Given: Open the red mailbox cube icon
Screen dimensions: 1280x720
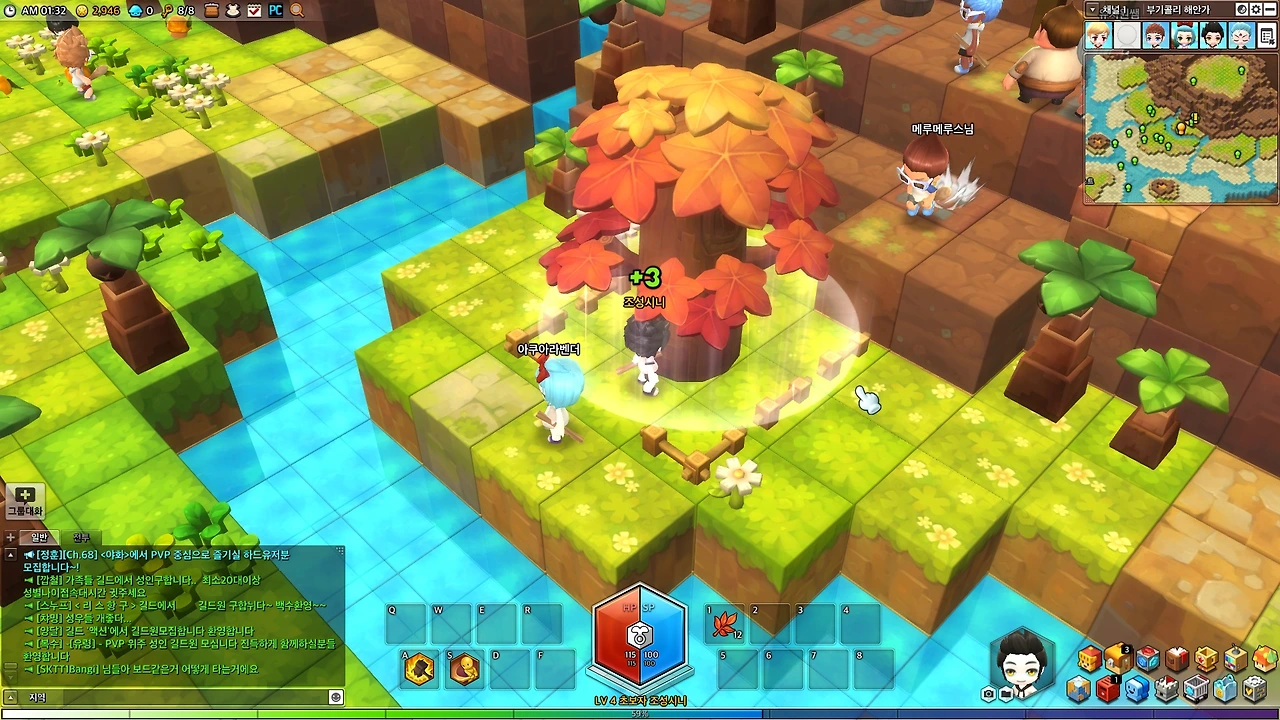Looking at the screenshot, I should pos(1107,689).
